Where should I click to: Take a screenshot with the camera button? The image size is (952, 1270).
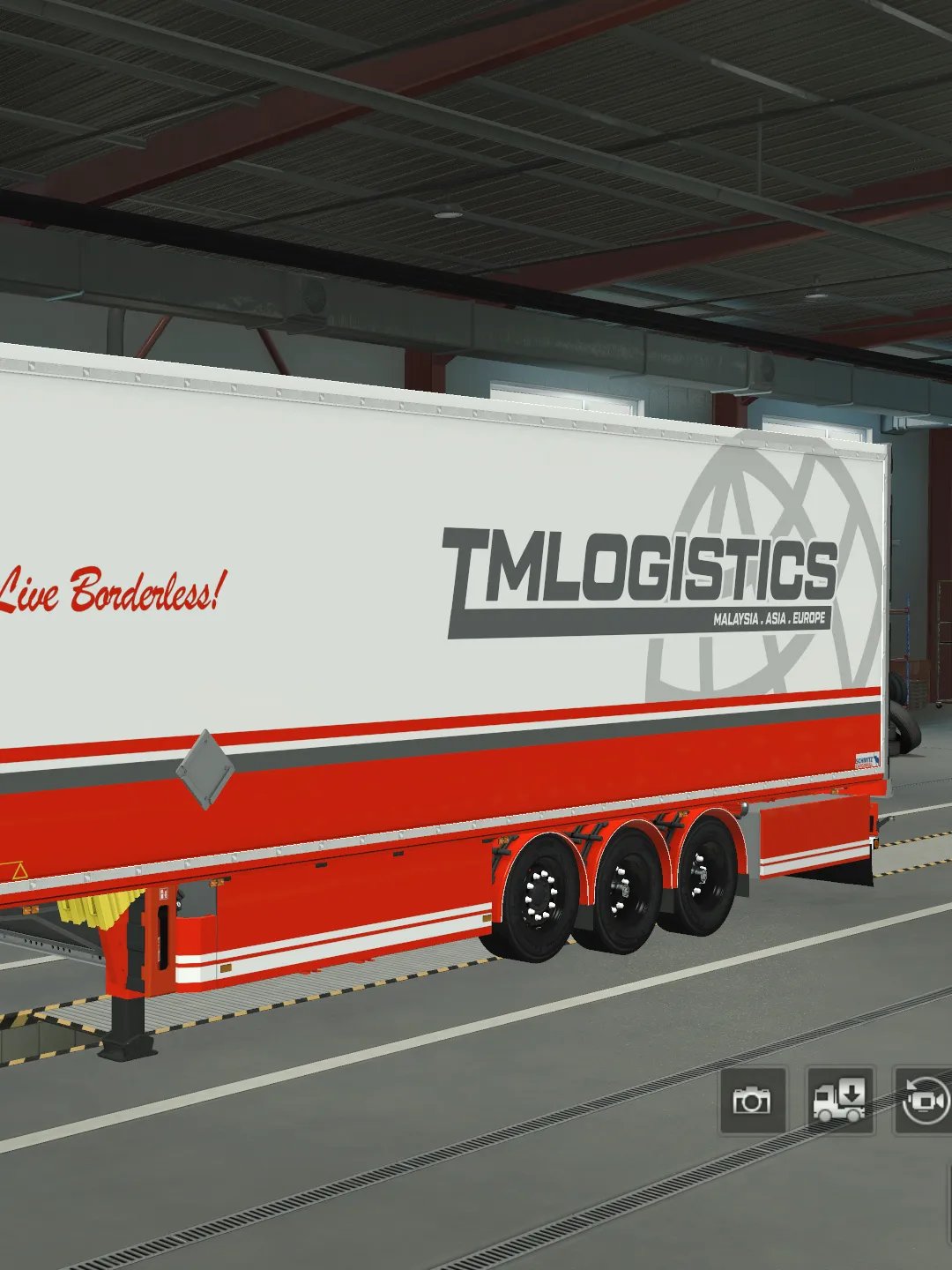click(752, 1100)
